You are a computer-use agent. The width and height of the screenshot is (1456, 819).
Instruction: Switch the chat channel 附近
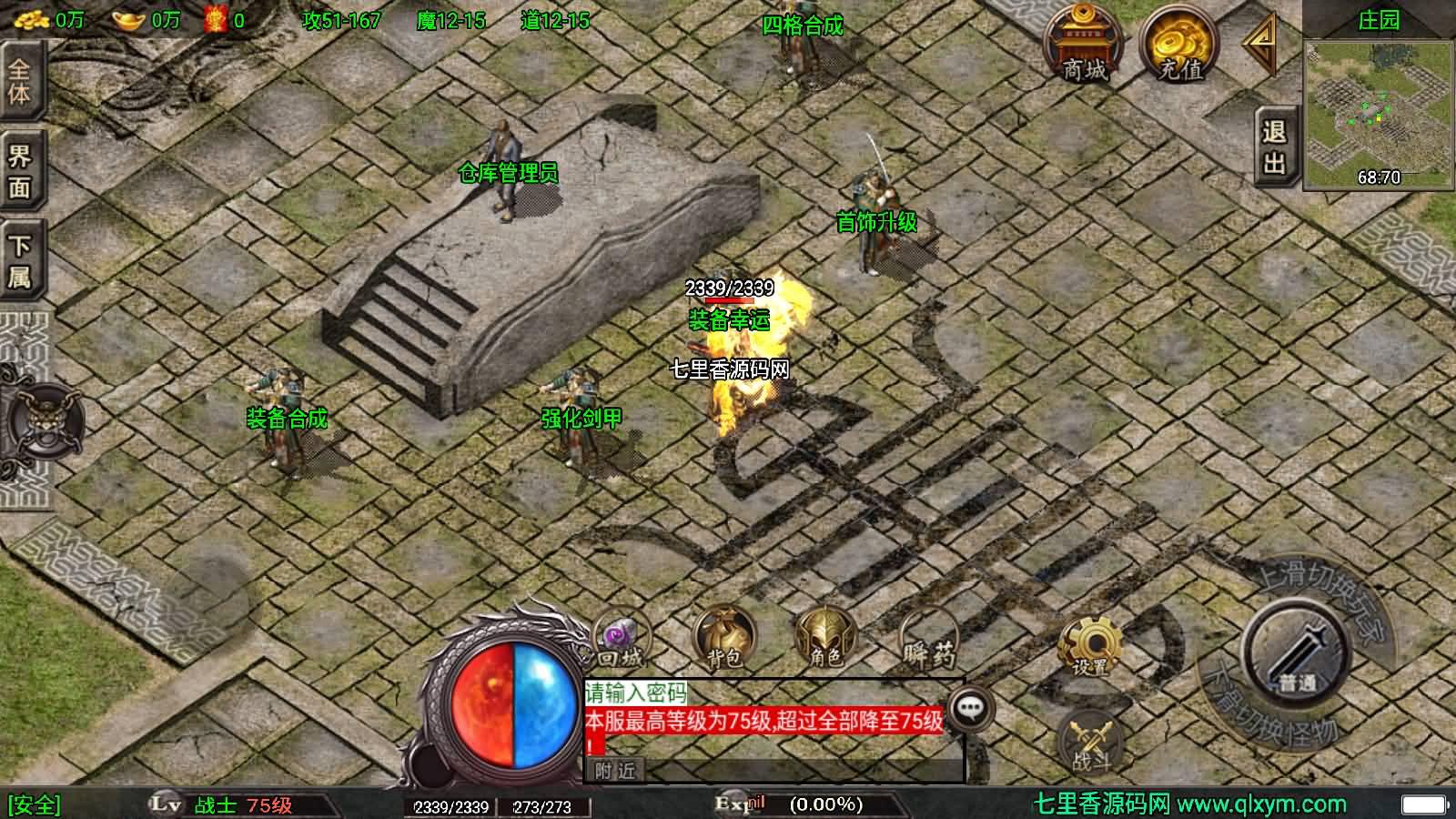pos(615,771)
